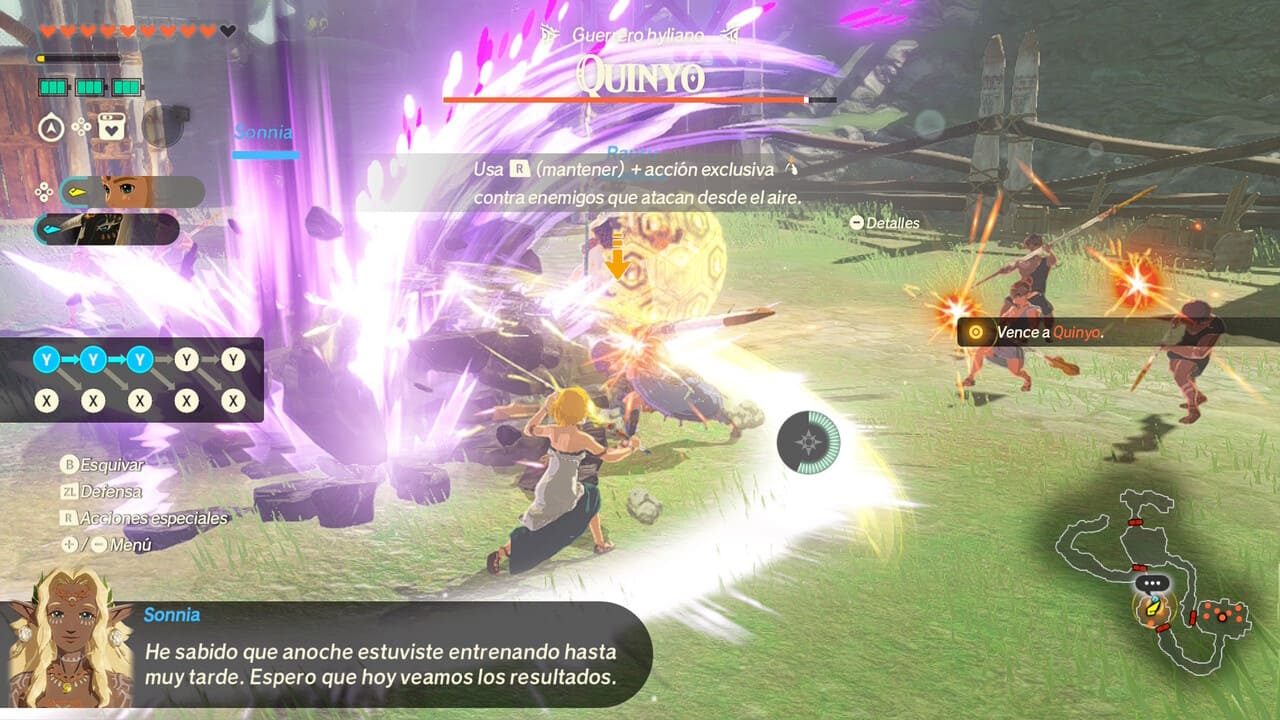Click the Y/X combo chain panel
The image size is (1280, 720).
131,380
